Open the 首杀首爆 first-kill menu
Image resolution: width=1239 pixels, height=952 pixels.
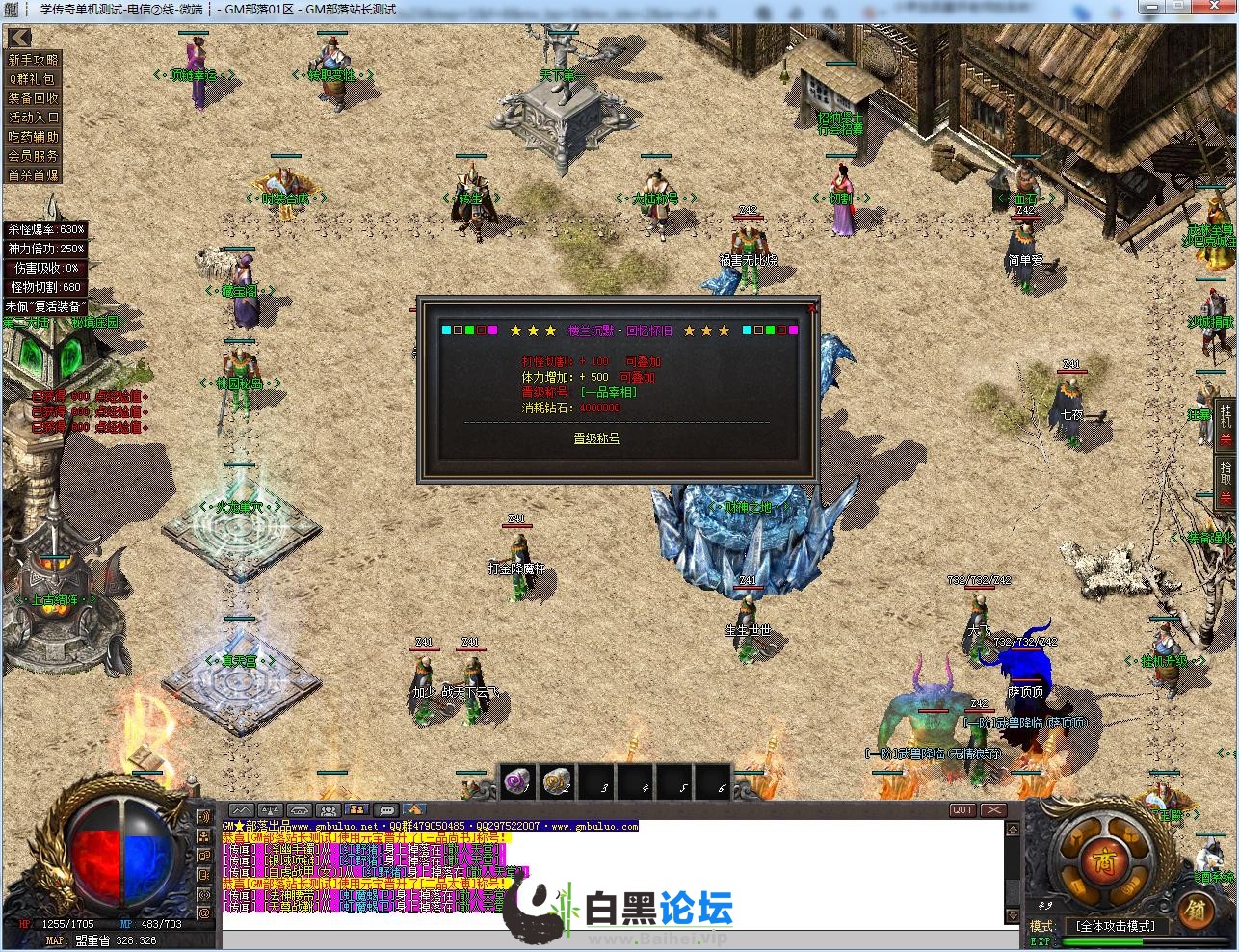pyautogui.click(x=34, y=175)
